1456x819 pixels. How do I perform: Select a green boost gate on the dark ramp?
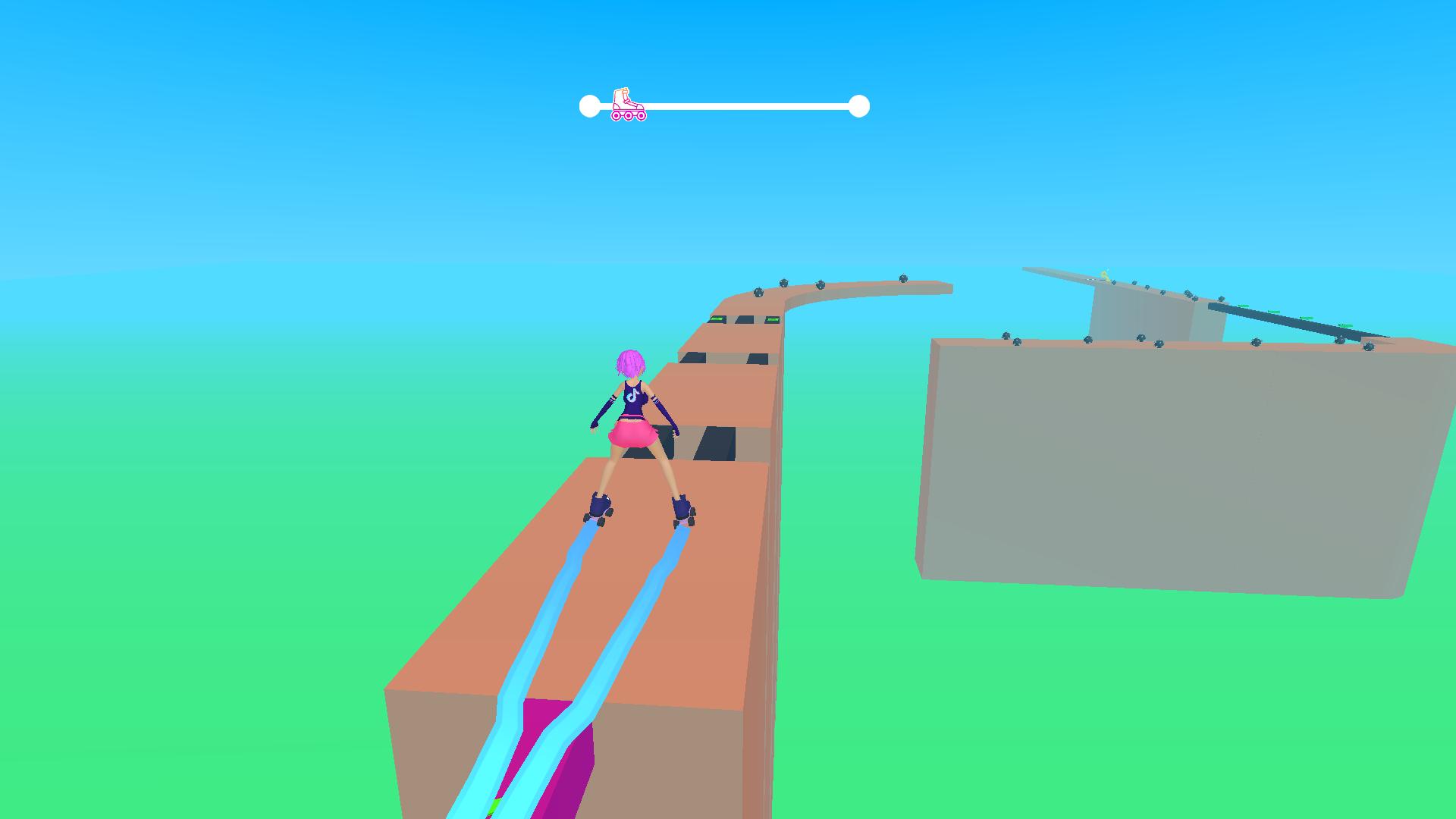pyautogui.click(x=1275, y=311)
